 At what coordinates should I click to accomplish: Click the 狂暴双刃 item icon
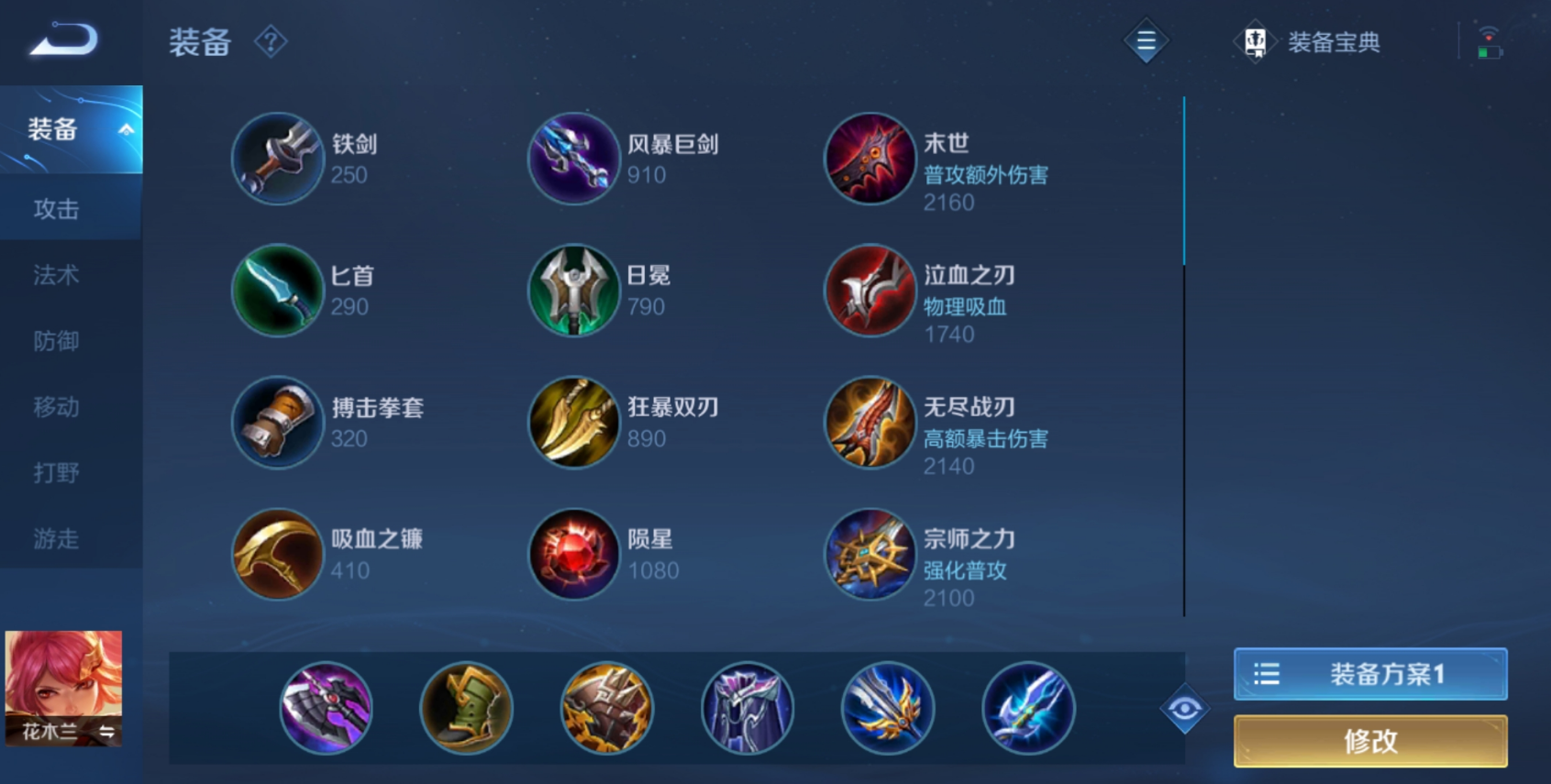tap(573, 423)
